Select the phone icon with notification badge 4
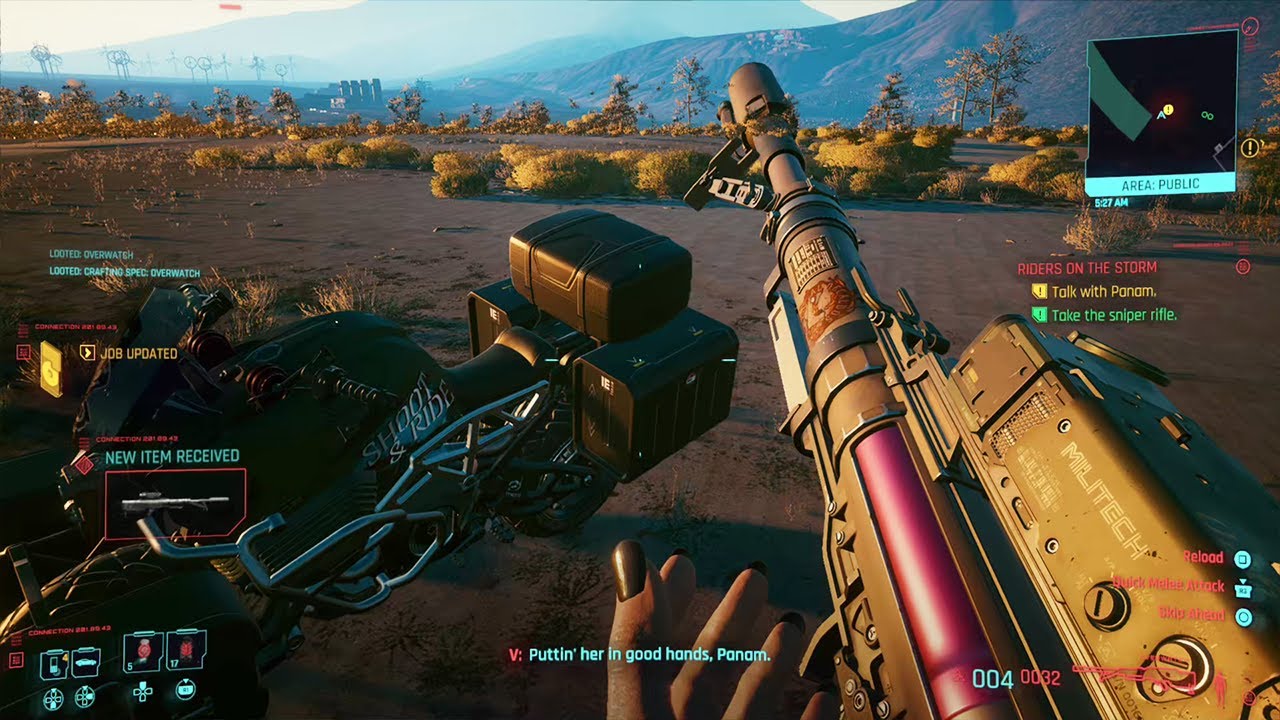The height and width of the screenshot is (720, 1280). (53, 663)
